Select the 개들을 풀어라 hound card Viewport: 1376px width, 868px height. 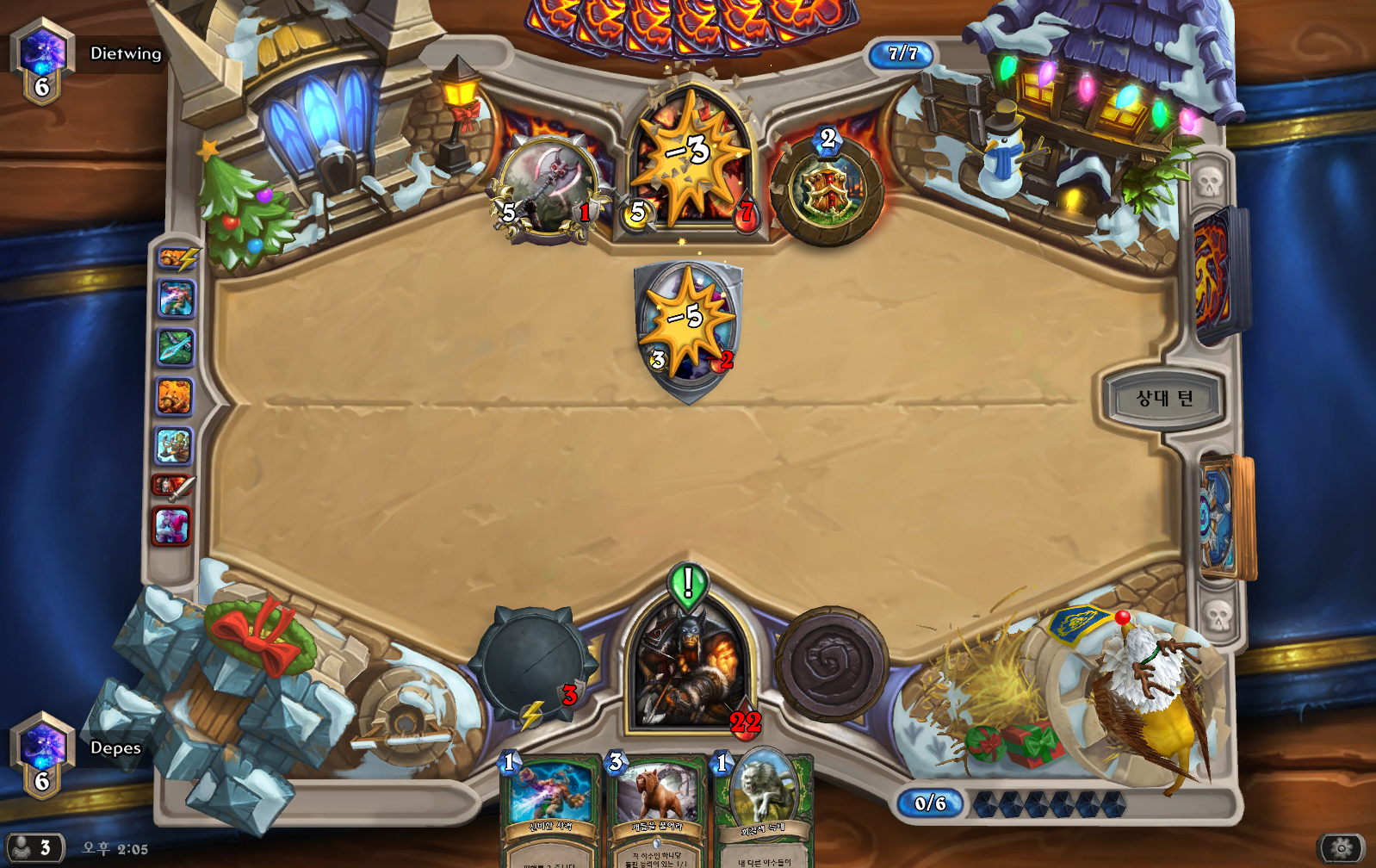(658, 809)
